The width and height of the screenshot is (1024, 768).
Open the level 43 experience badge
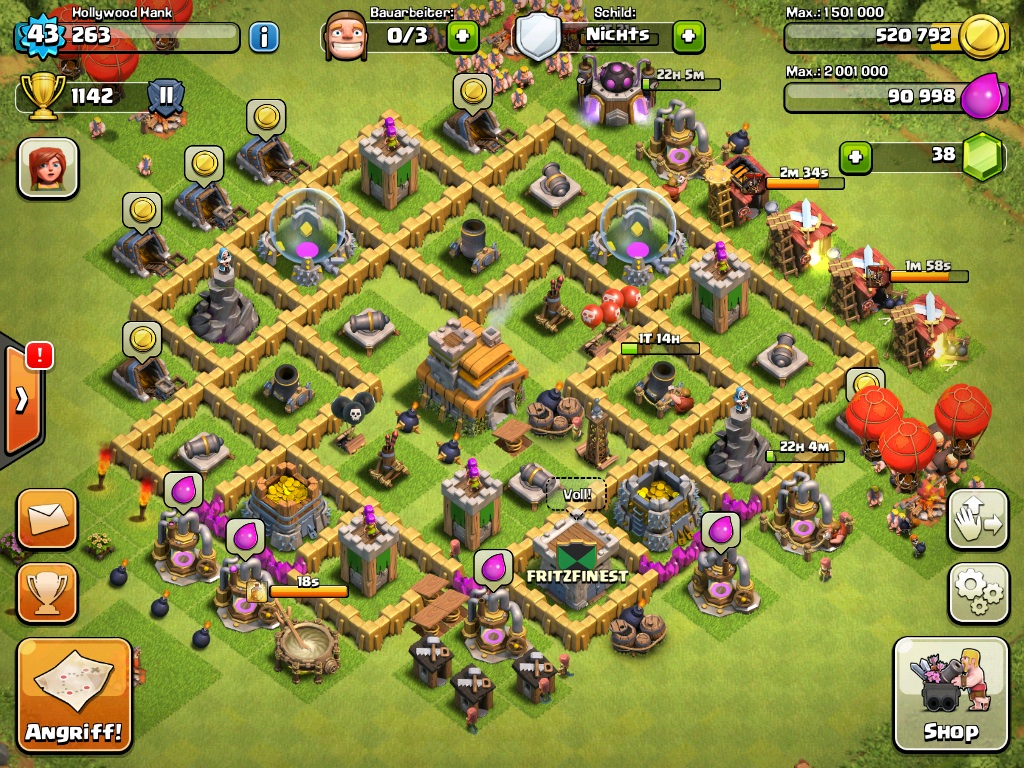coord(42,36)
